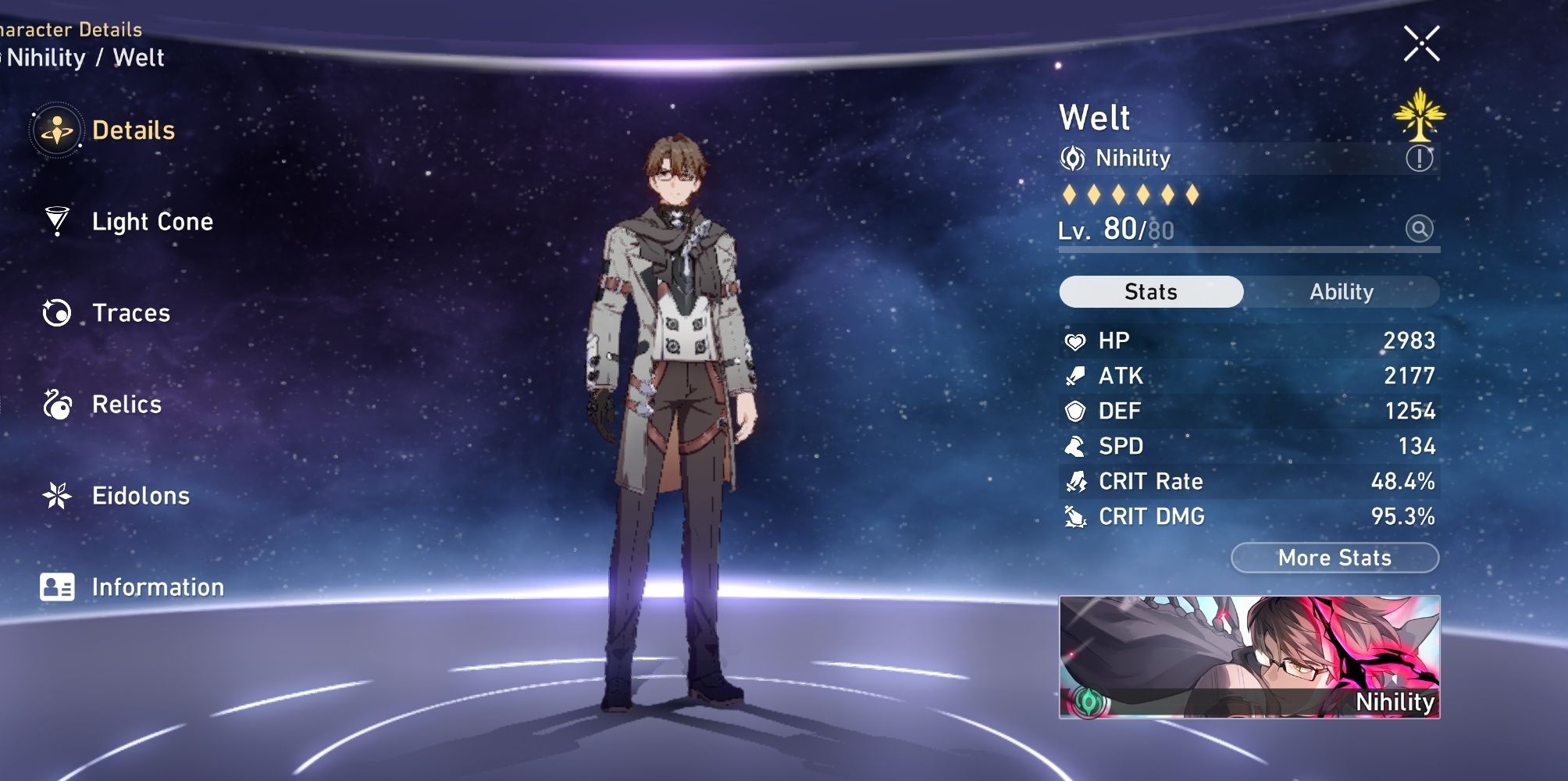Open the Information panel
The image size is (1568, 781).
pyautogui.click(x=158, y=587)
